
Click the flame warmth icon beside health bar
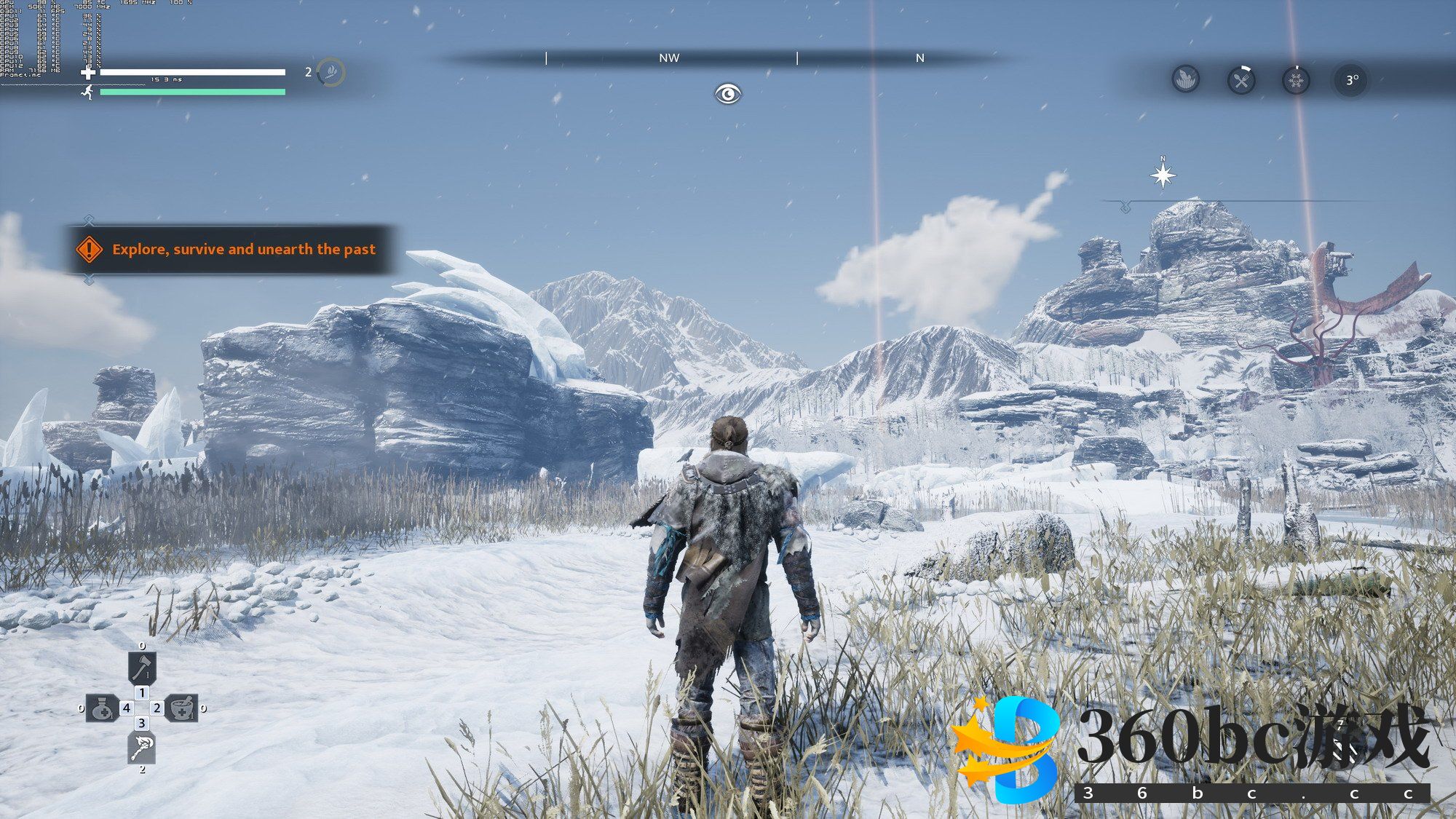(x=331, y=72)
